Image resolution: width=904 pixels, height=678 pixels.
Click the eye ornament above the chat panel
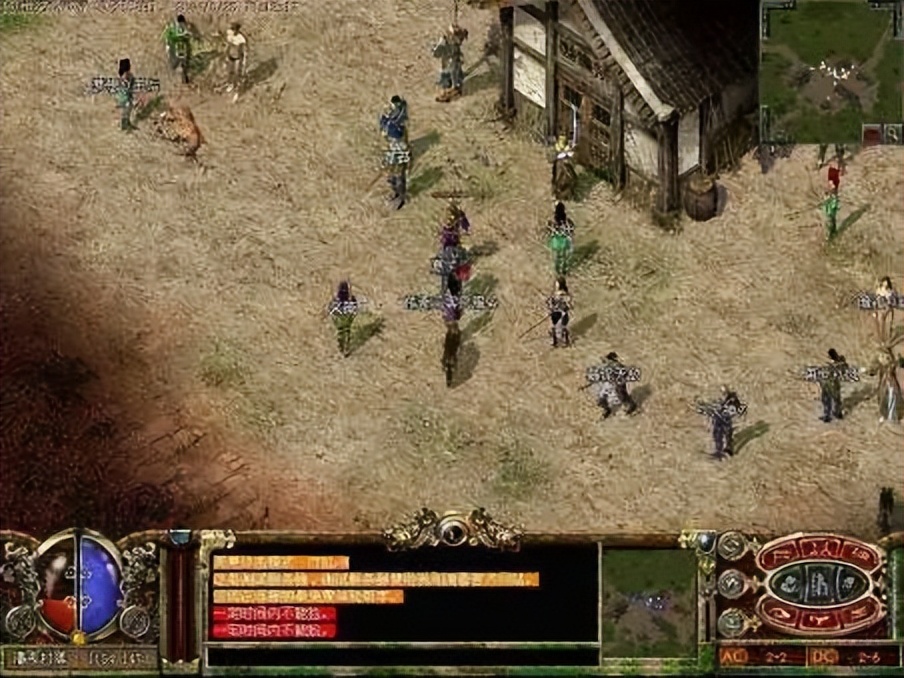[453, 529]
